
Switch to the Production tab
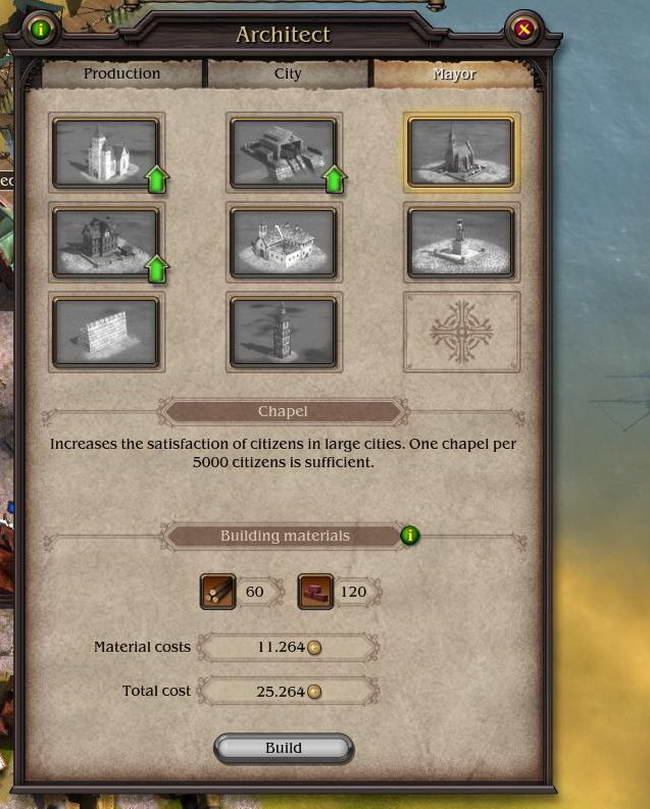tap(122, 74)
